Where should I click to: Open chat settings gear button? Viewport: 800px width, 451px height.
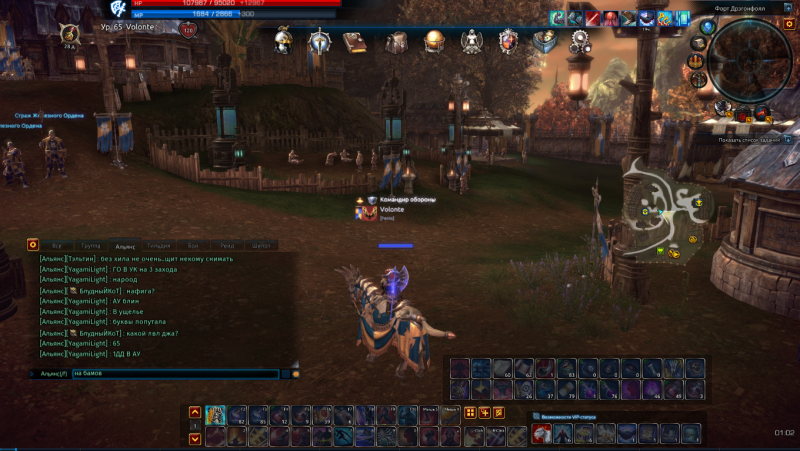point(32,244)
